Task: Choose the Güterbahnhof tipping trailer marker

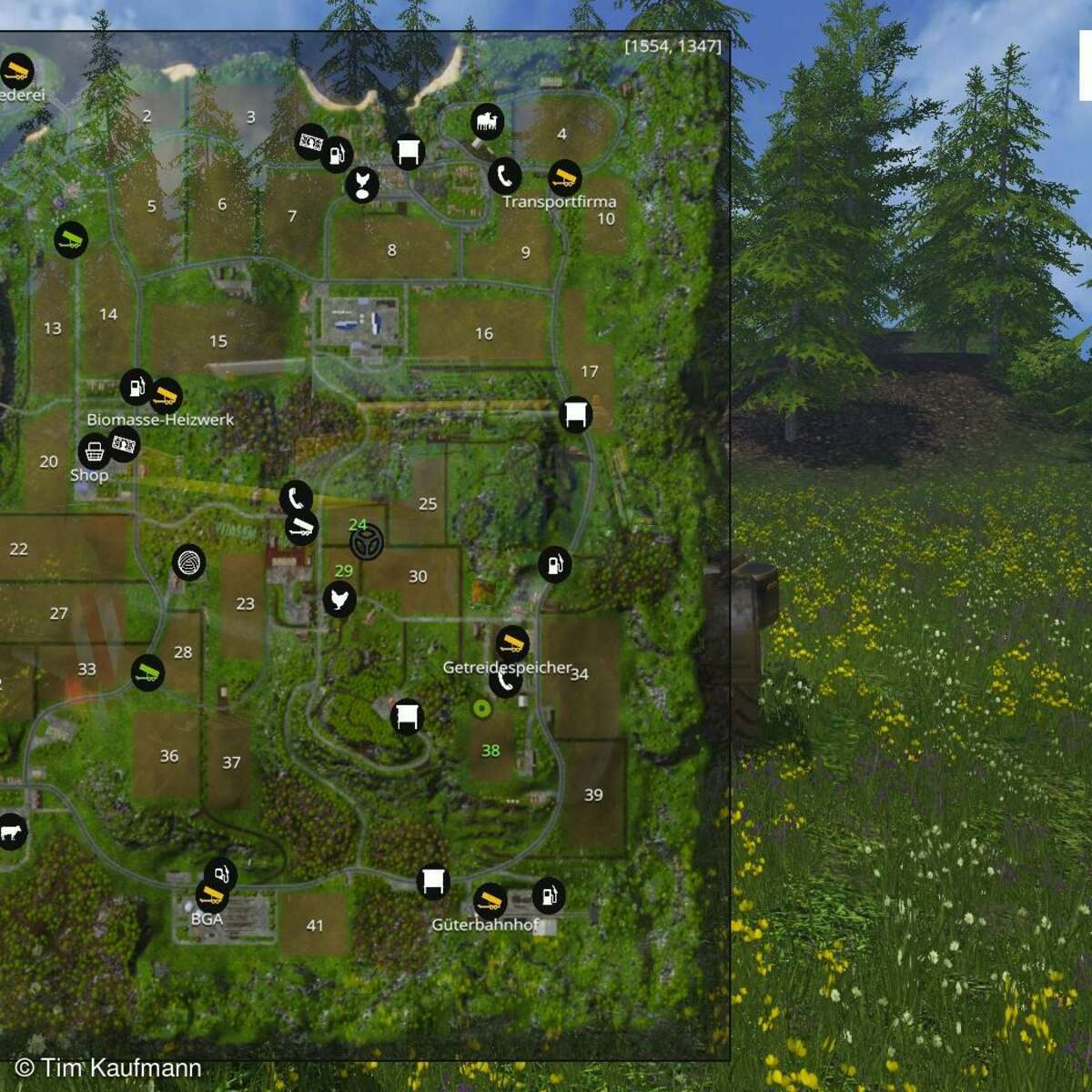Action: [x=490, y=901]
